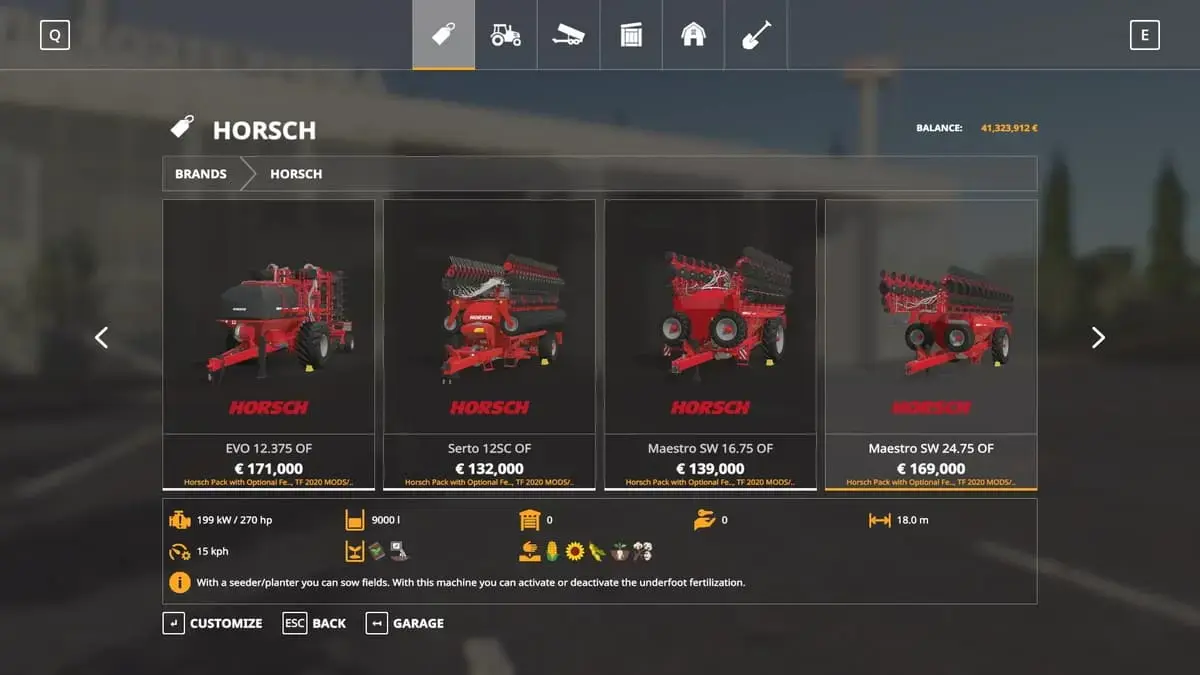
Task: Open the tractor vehicles tab
Action: coord(506,35)
